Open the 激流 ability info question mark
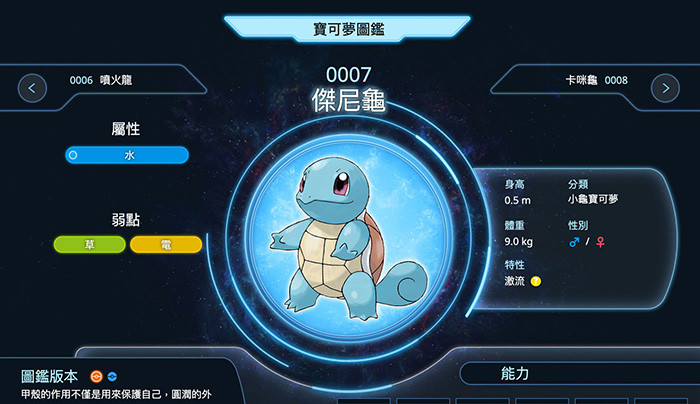The width and height of the screenshot is (700, 404). [536, 281]
